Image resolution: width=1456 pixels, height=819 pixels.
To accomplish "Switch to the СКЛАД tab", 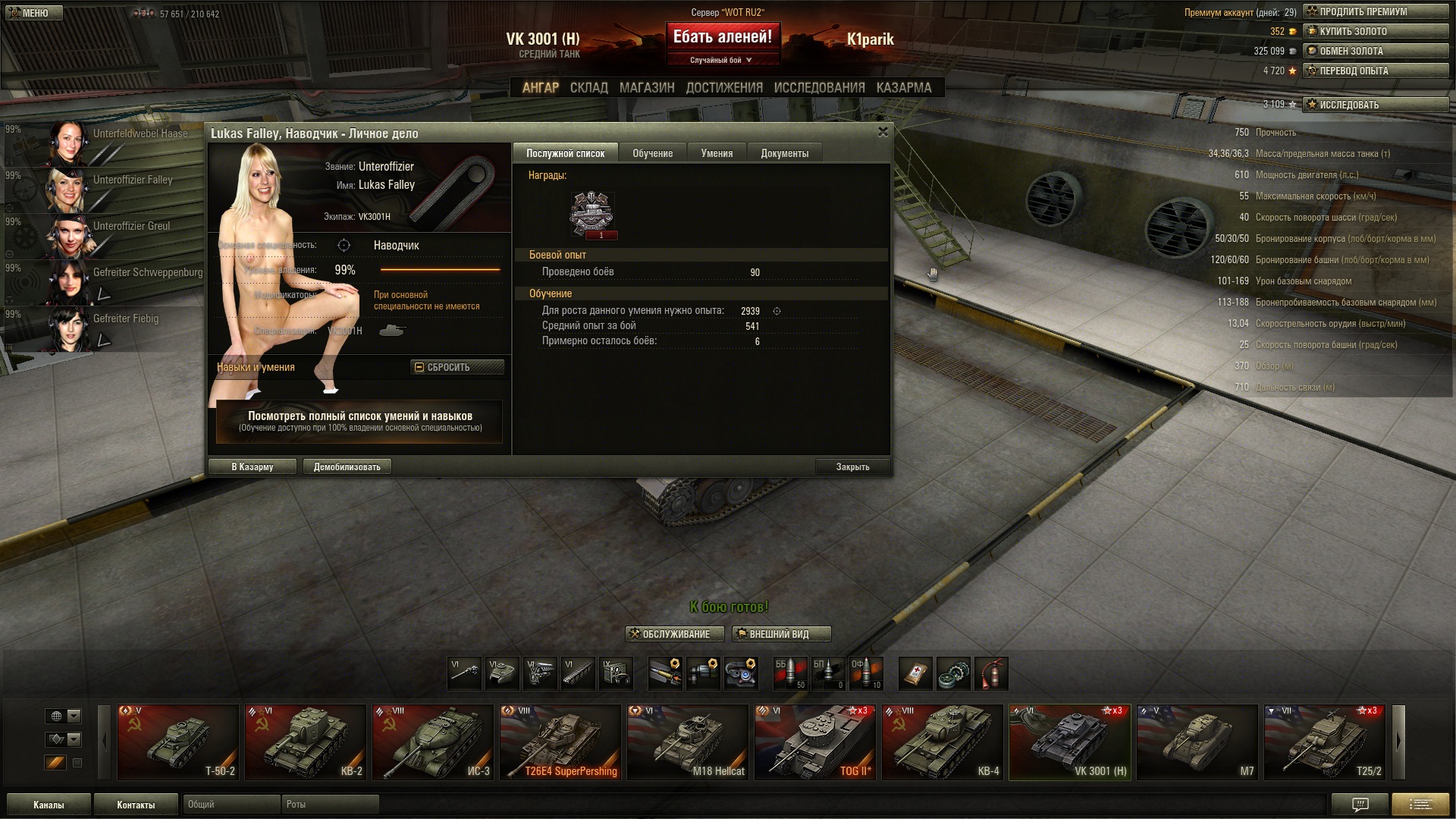I will [x=588, y=88].
